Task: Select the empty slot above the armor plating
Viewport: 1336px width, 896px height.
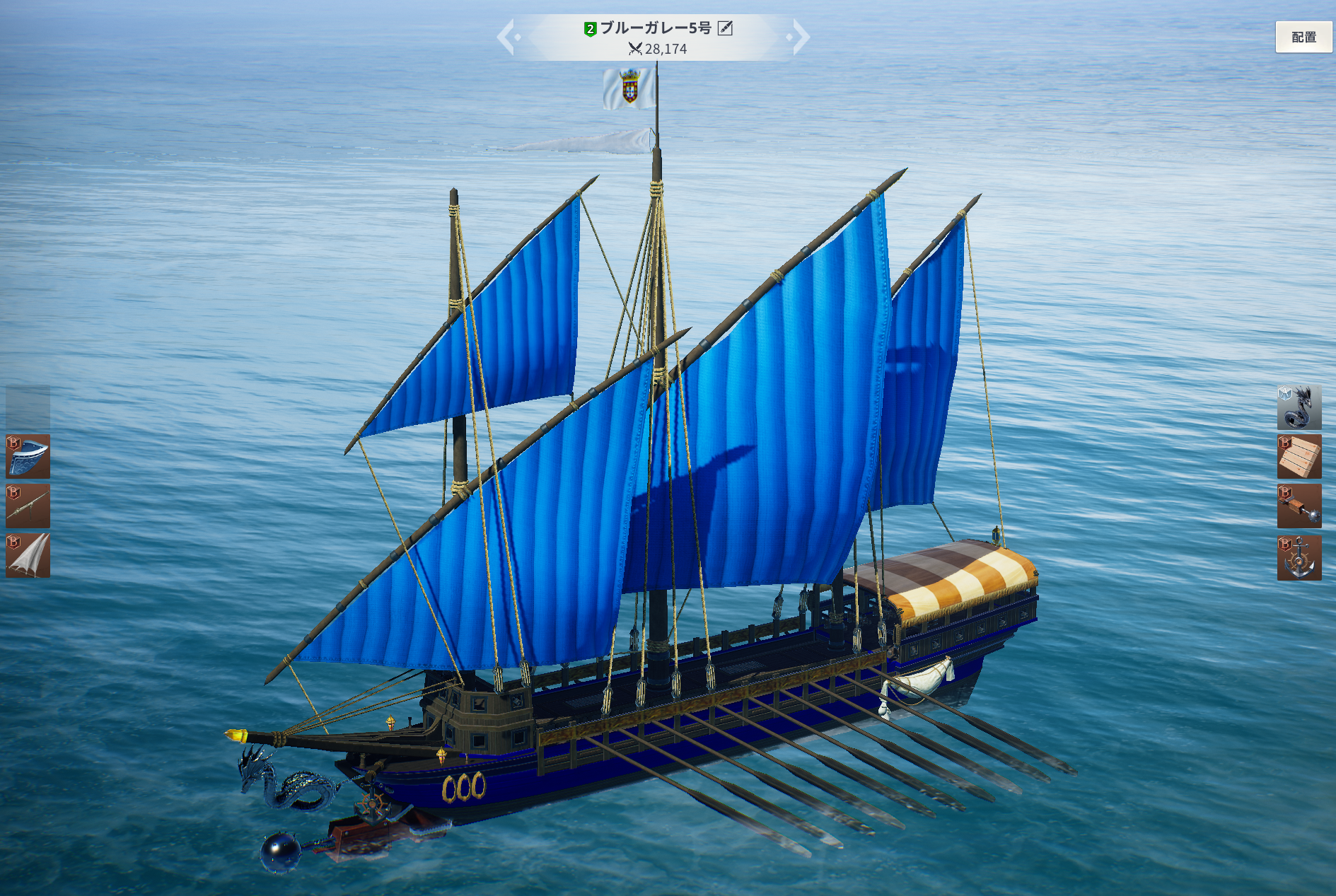Action: [28, 407]
